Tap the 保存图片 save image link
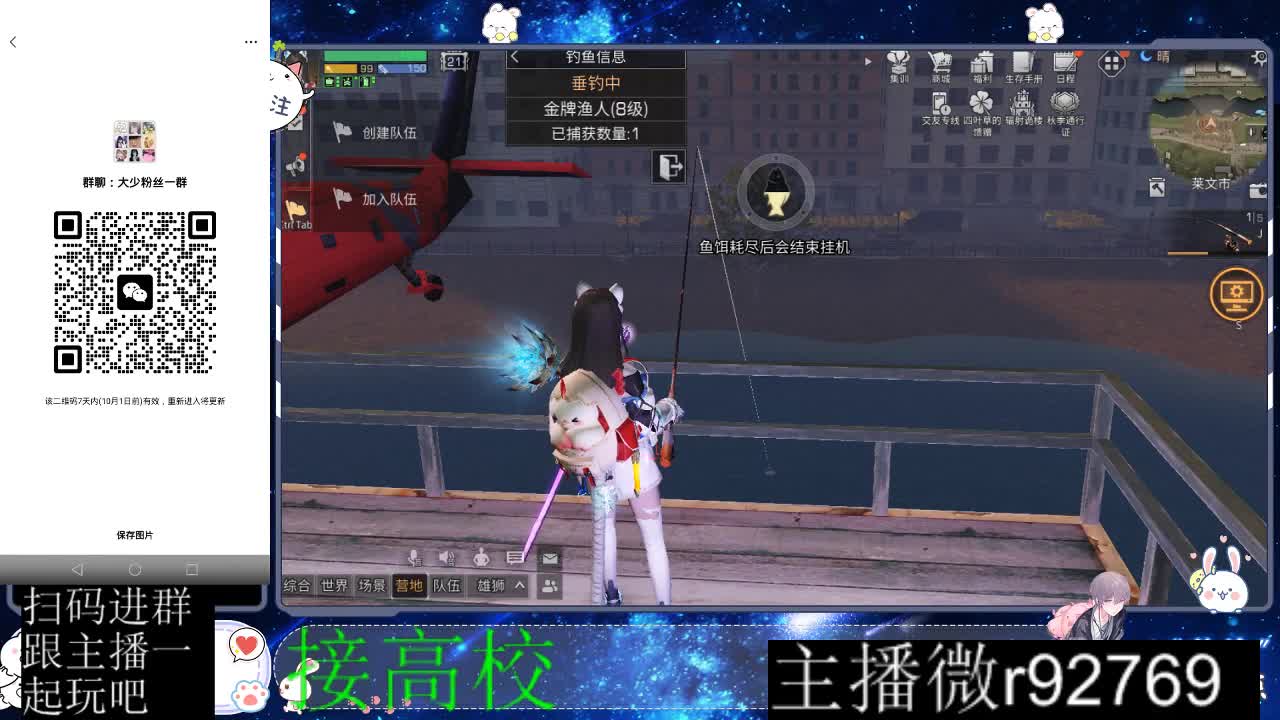Screen dimensions: 1280x720 pyautogui.click(x=135, y=534)
